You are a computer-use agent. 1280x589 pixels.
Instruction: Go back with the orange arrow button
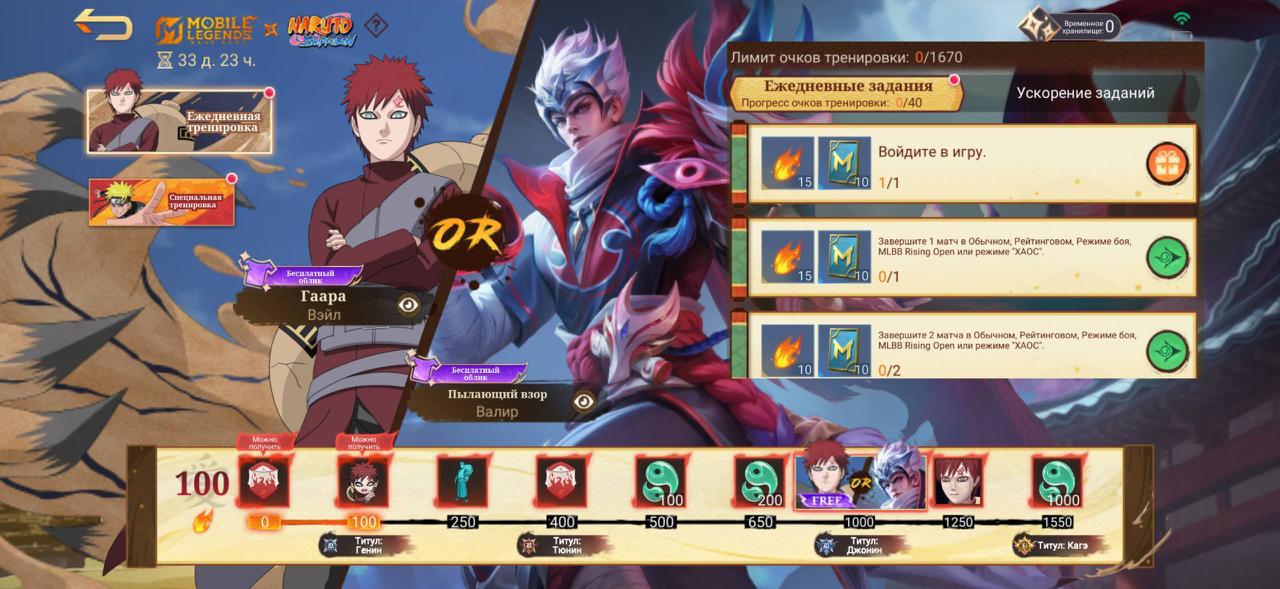pyautogui.click(x=103, y=25)
